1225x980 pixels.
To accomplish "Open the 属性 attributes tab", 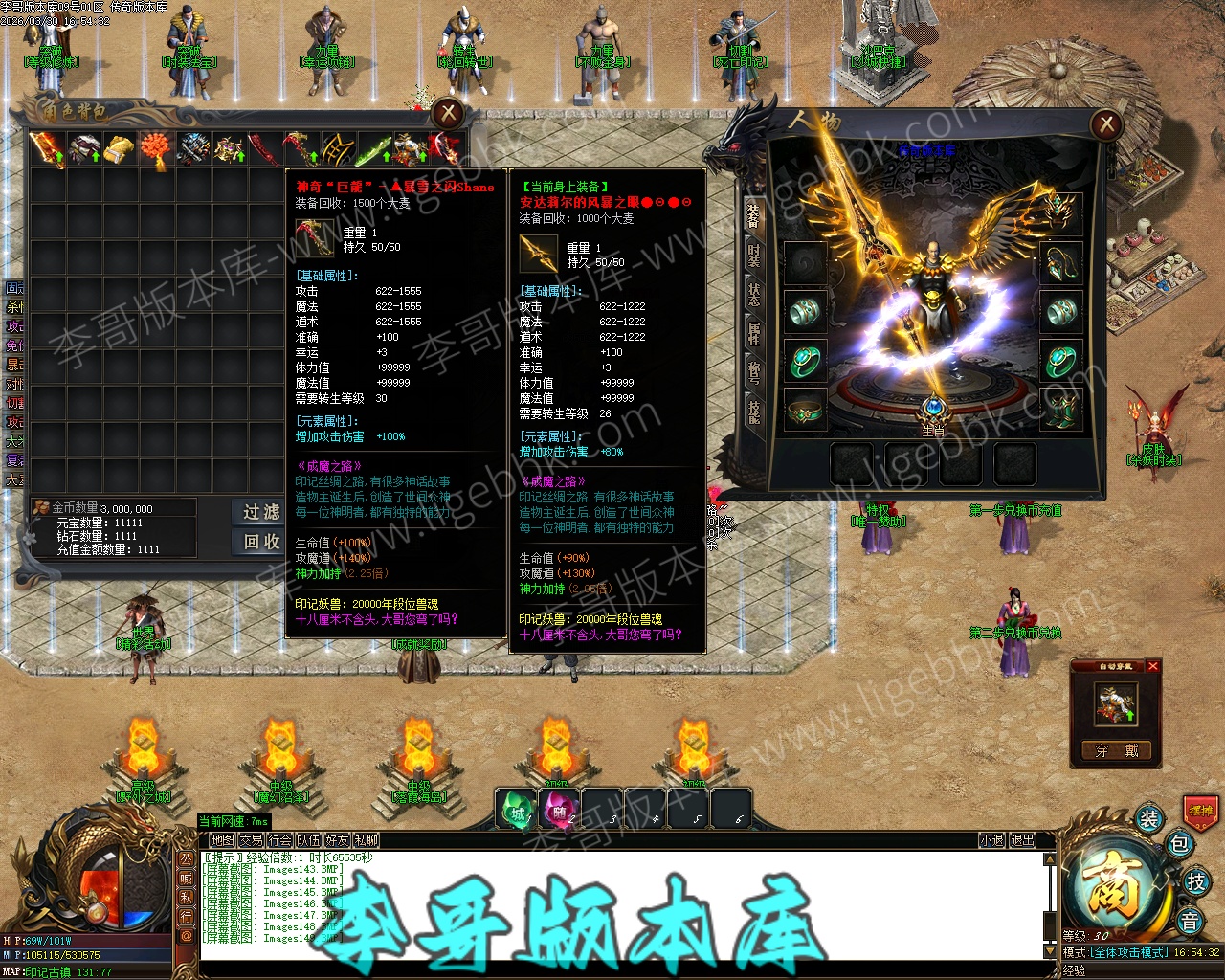I will point(754,333).
